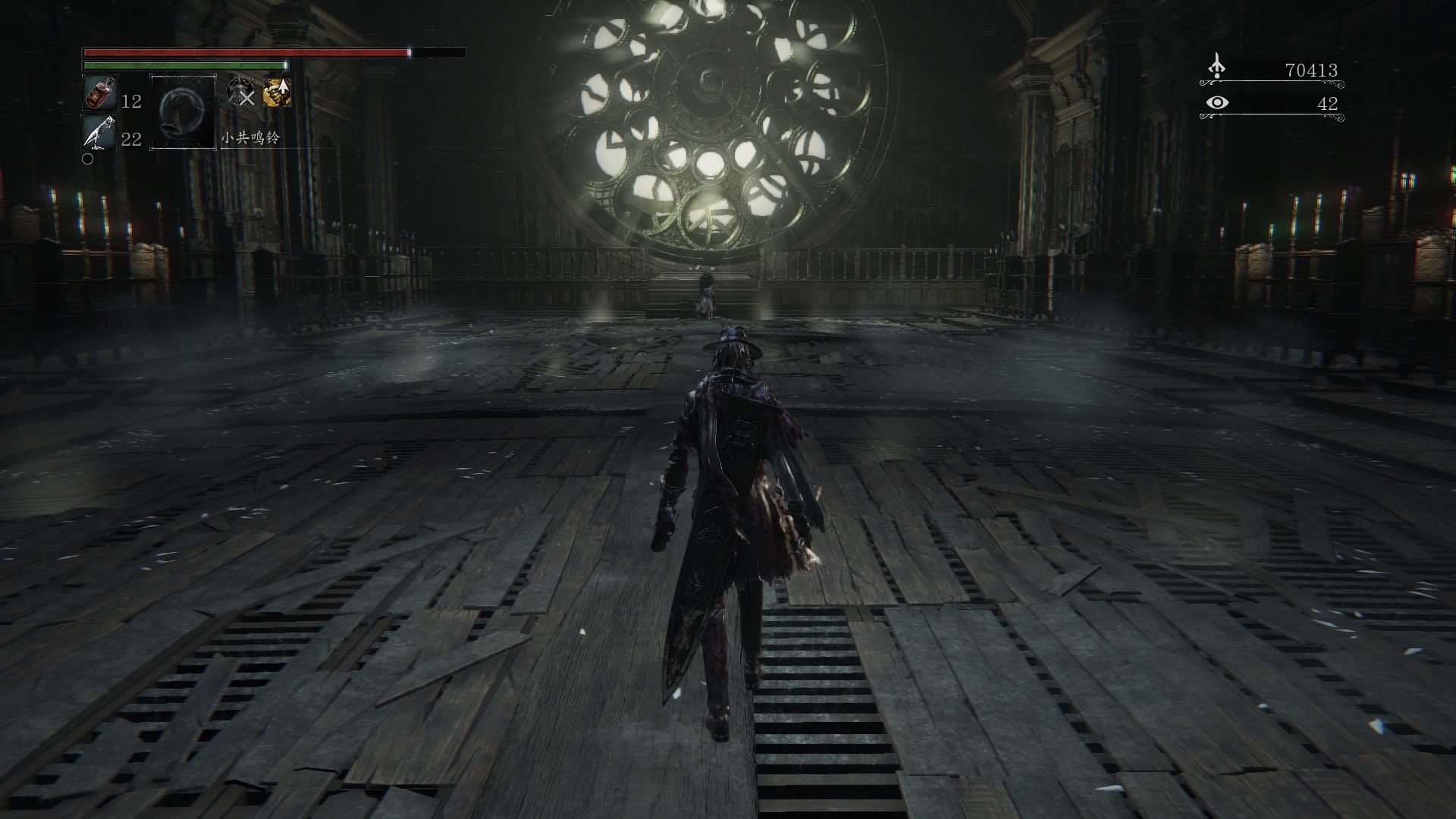
Task: Use the small resonant bell quick item slot
Action: click(183, 111)
